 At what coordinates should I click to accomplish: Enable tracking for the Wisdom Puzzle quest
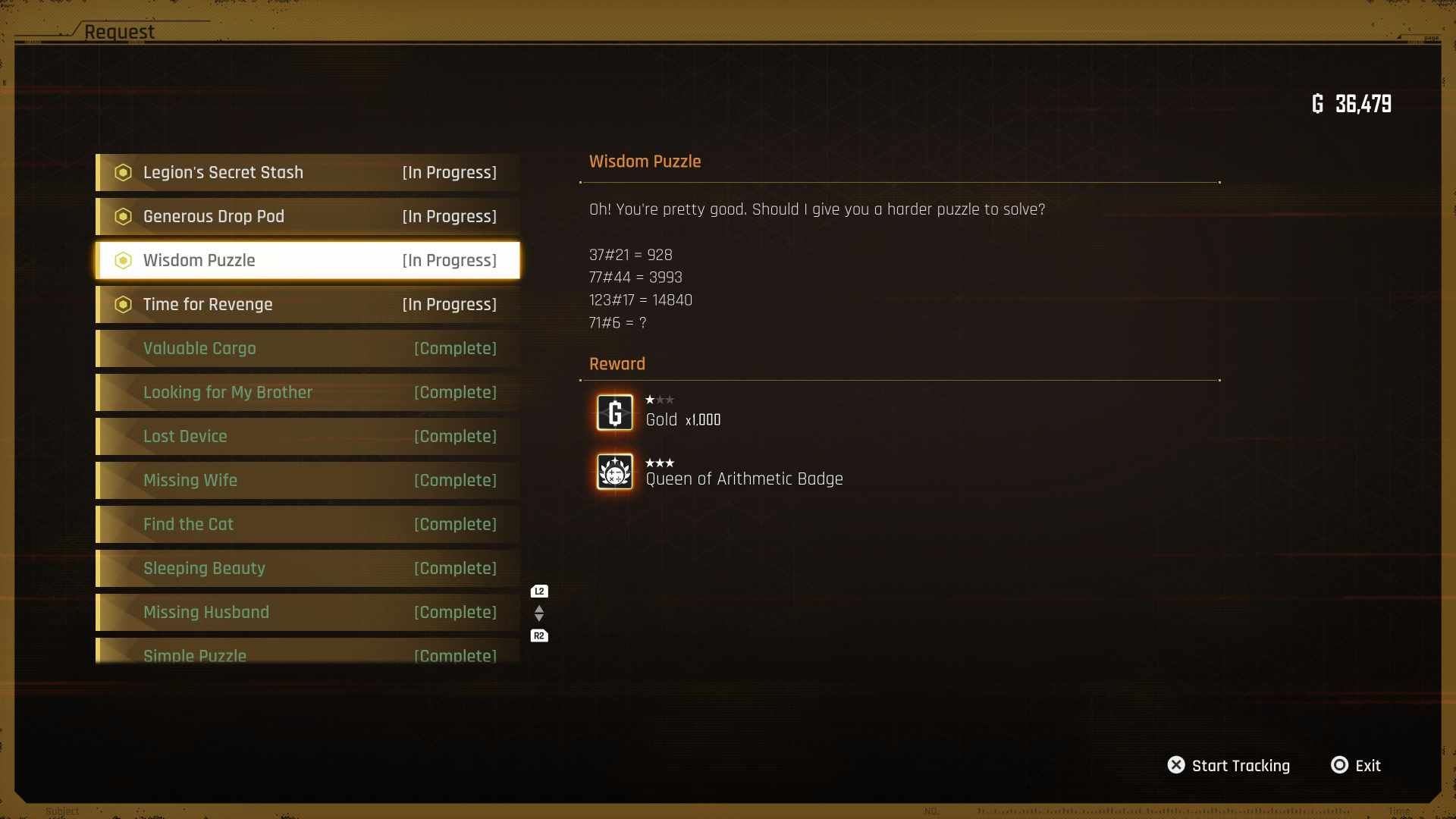pyautogui.click(x=1241, y=765)
